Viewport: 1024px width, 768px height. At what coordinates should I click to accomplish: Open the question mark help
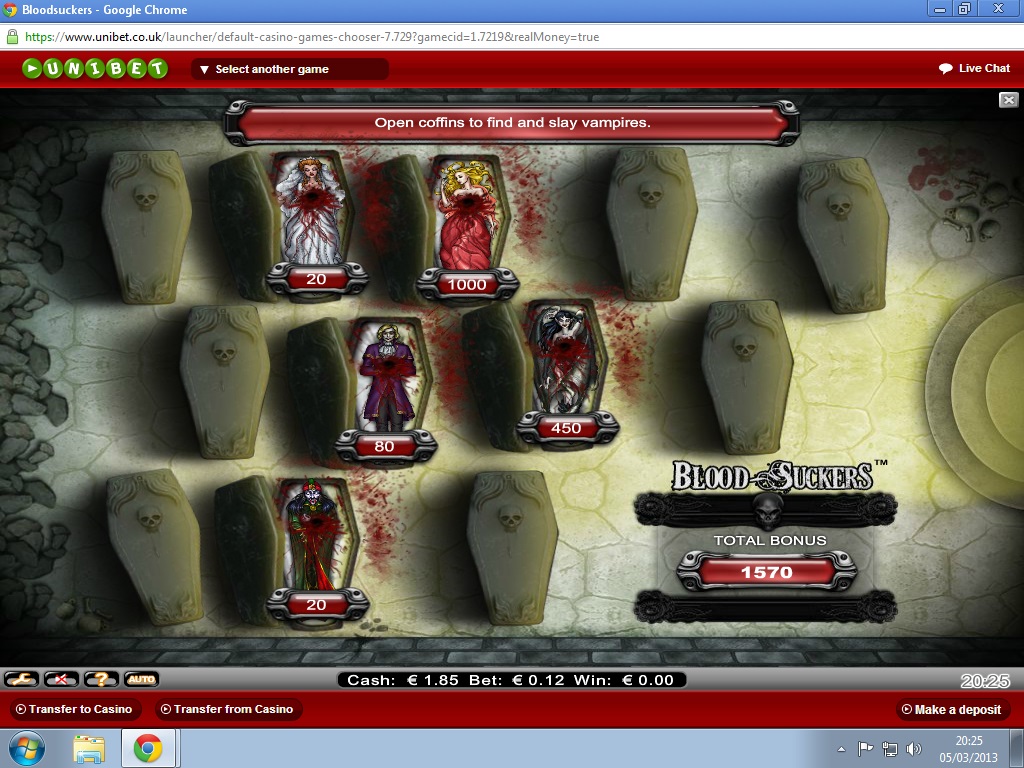click(101, 679)
